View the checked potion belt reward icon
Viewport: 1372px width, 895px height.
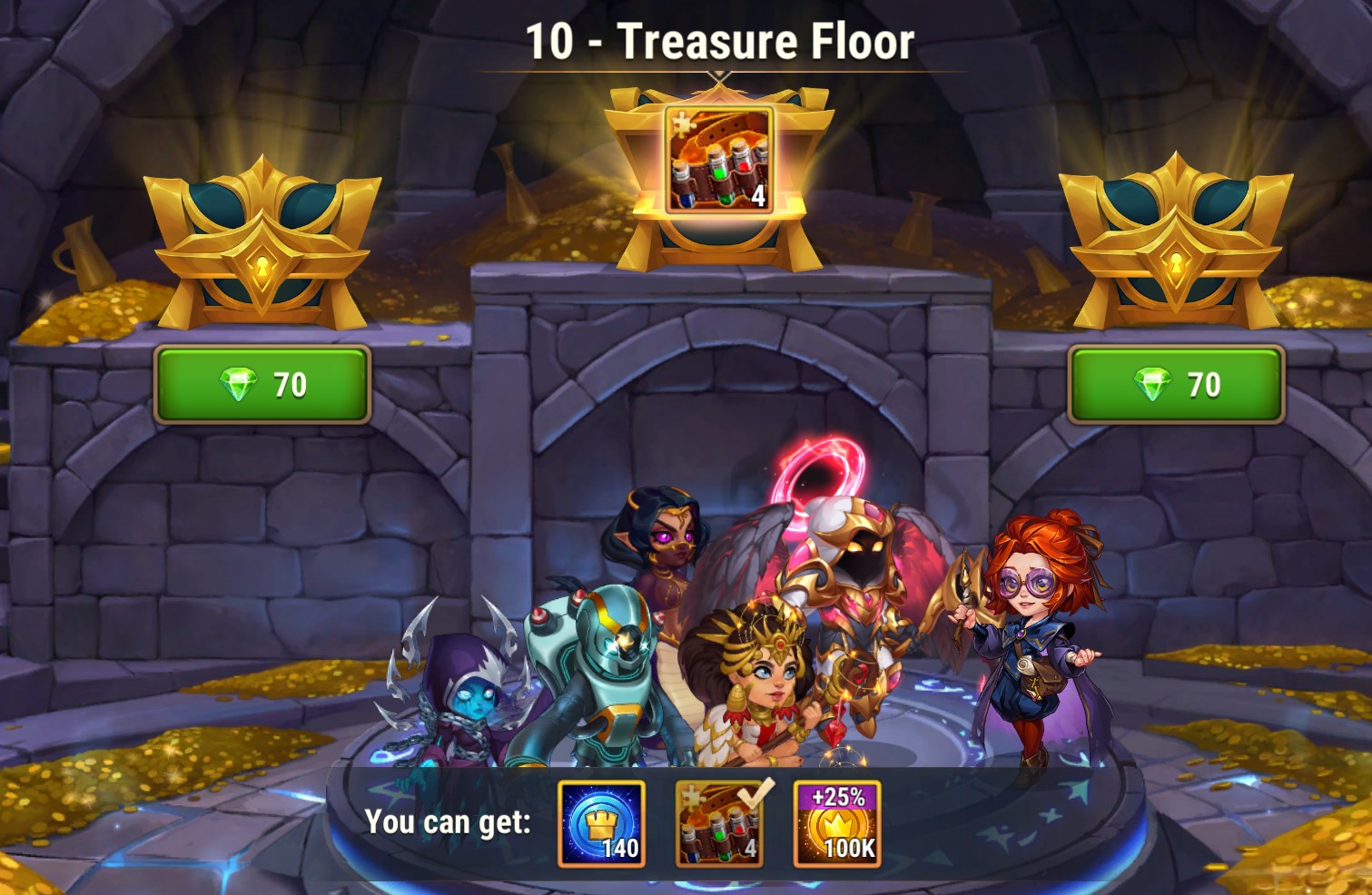click(x=719, y=823)
